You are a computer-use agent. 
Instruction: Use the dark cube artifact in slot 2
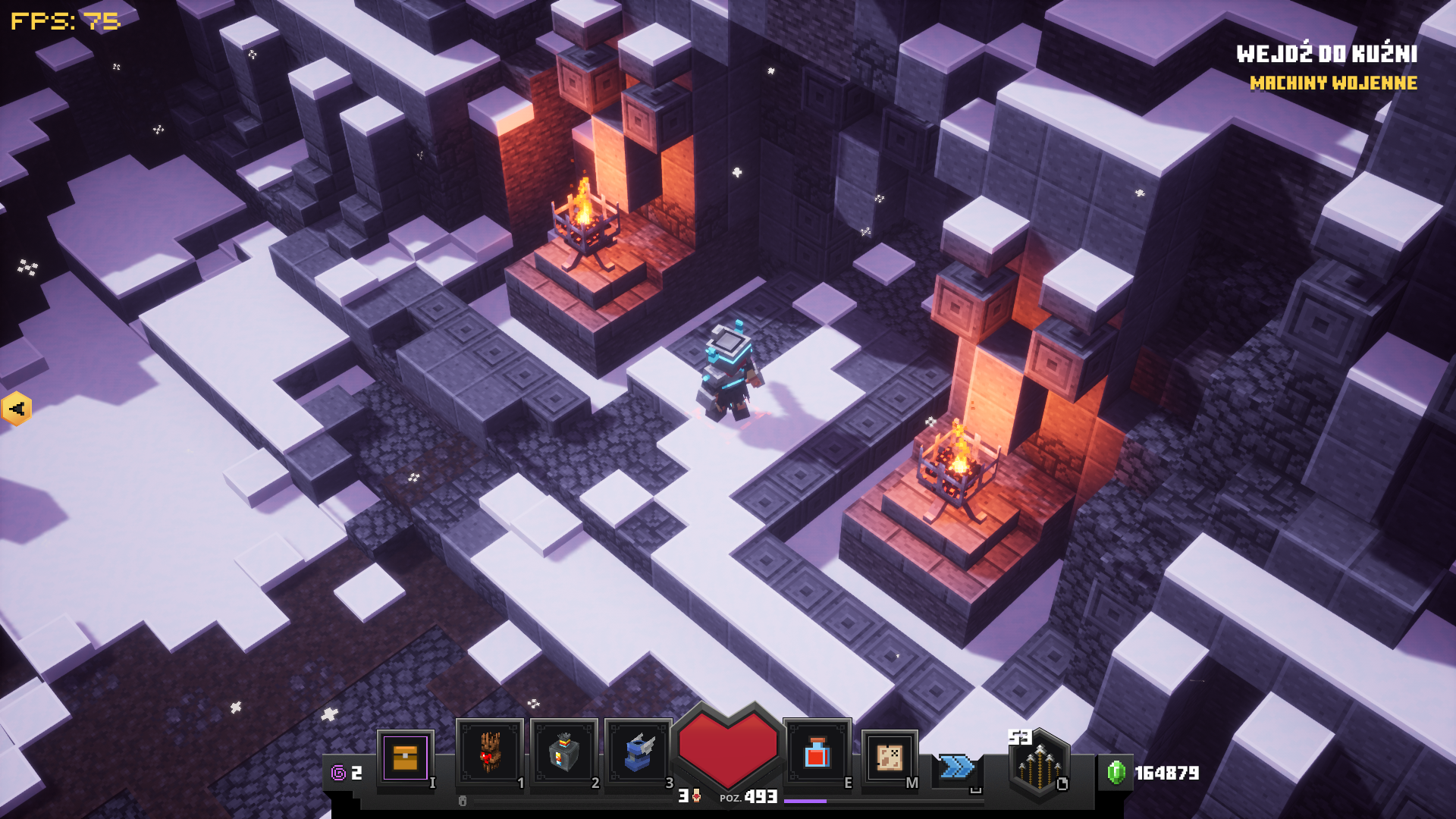tap(563, 753)
